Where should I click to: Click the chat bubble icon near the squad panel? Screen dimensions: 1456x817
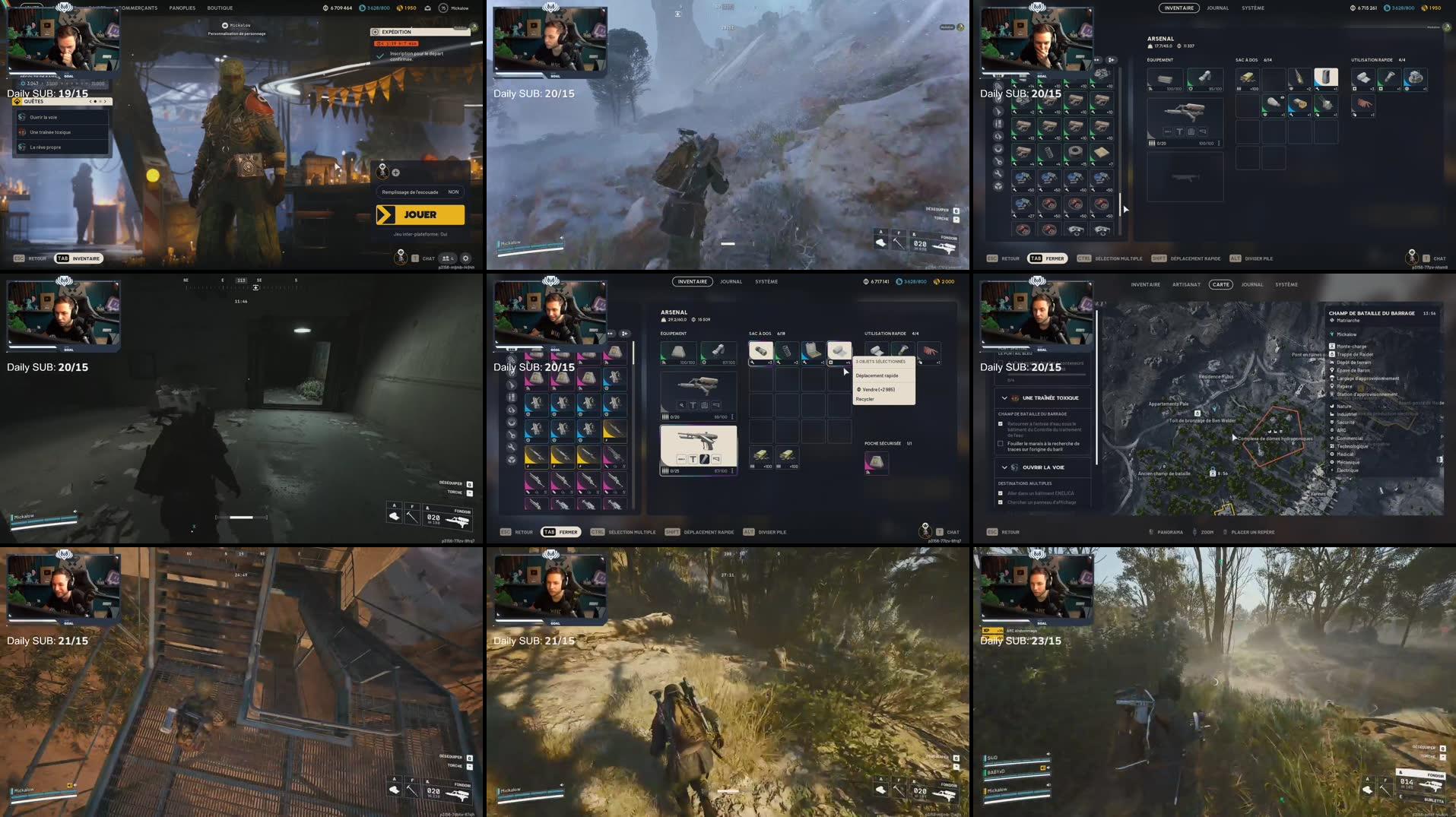click(415, 258)
